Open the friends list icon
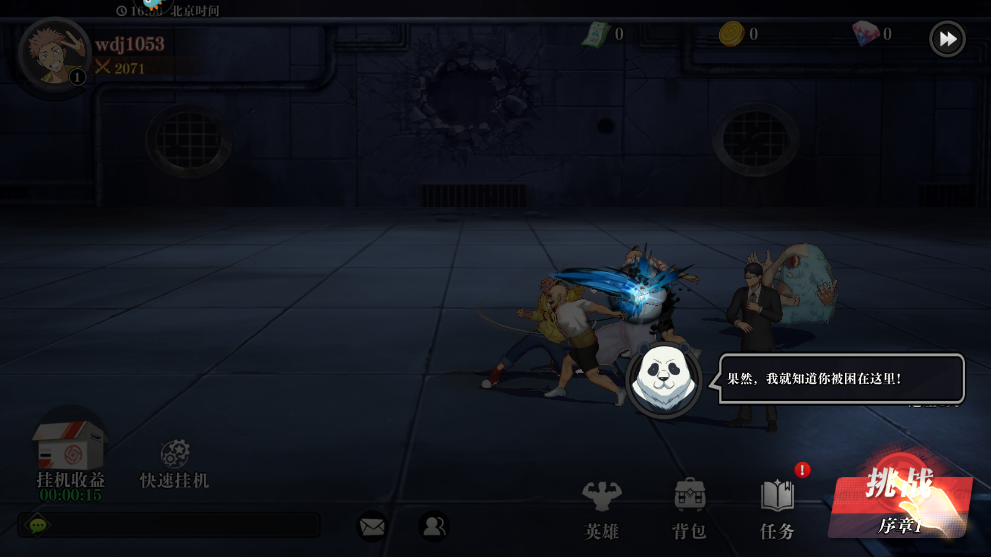The height and width of the screenshot is (557, 991). coord(433,525)
